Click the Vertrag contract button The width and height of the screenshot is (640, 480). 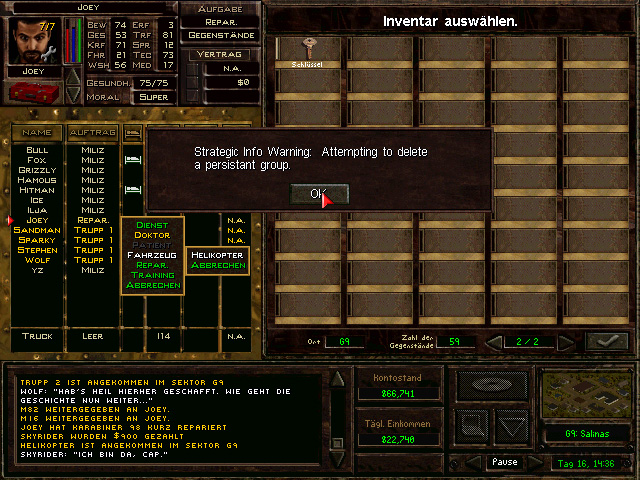click(222, 57)
